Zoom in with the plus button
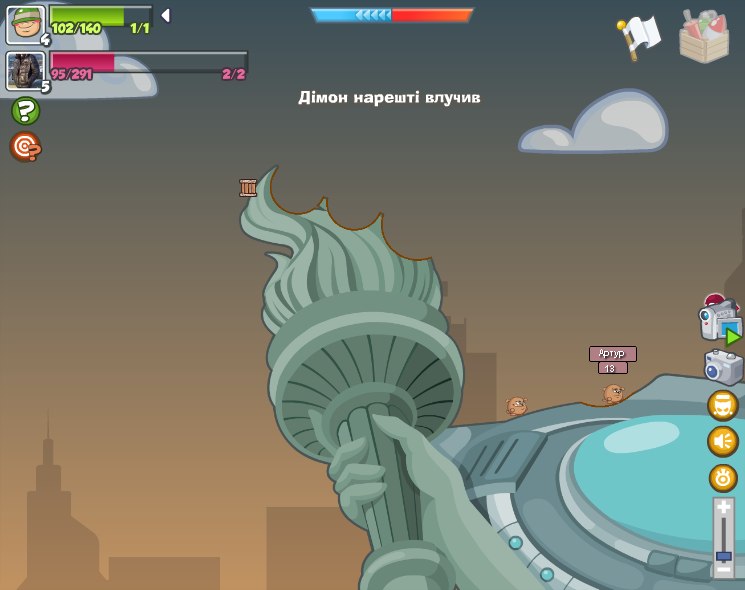Image resolution: width=745 pixels, height=590 pixels. 723,508
